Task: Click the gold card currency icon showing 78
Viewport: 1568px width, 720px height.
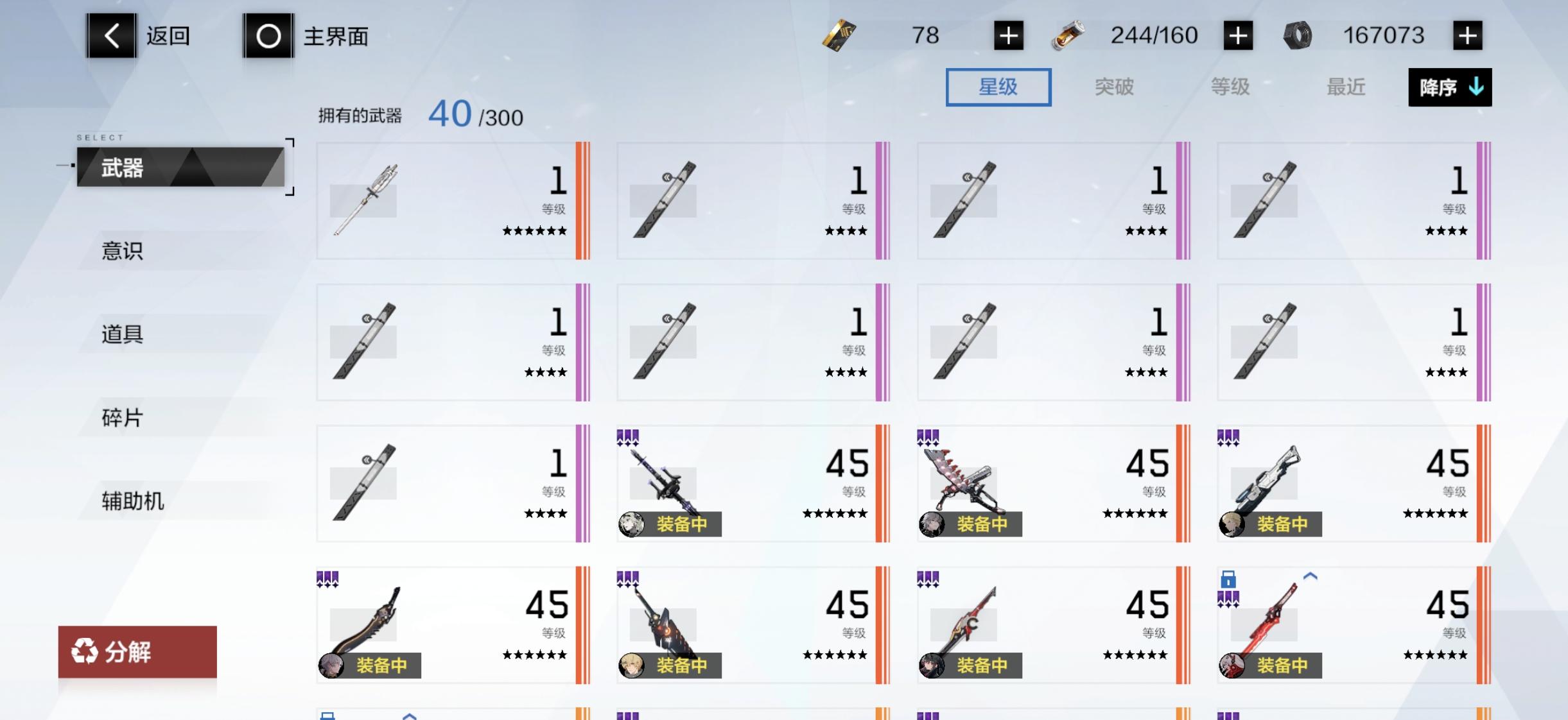Action: pyautogui.click(x=840, y=35)
